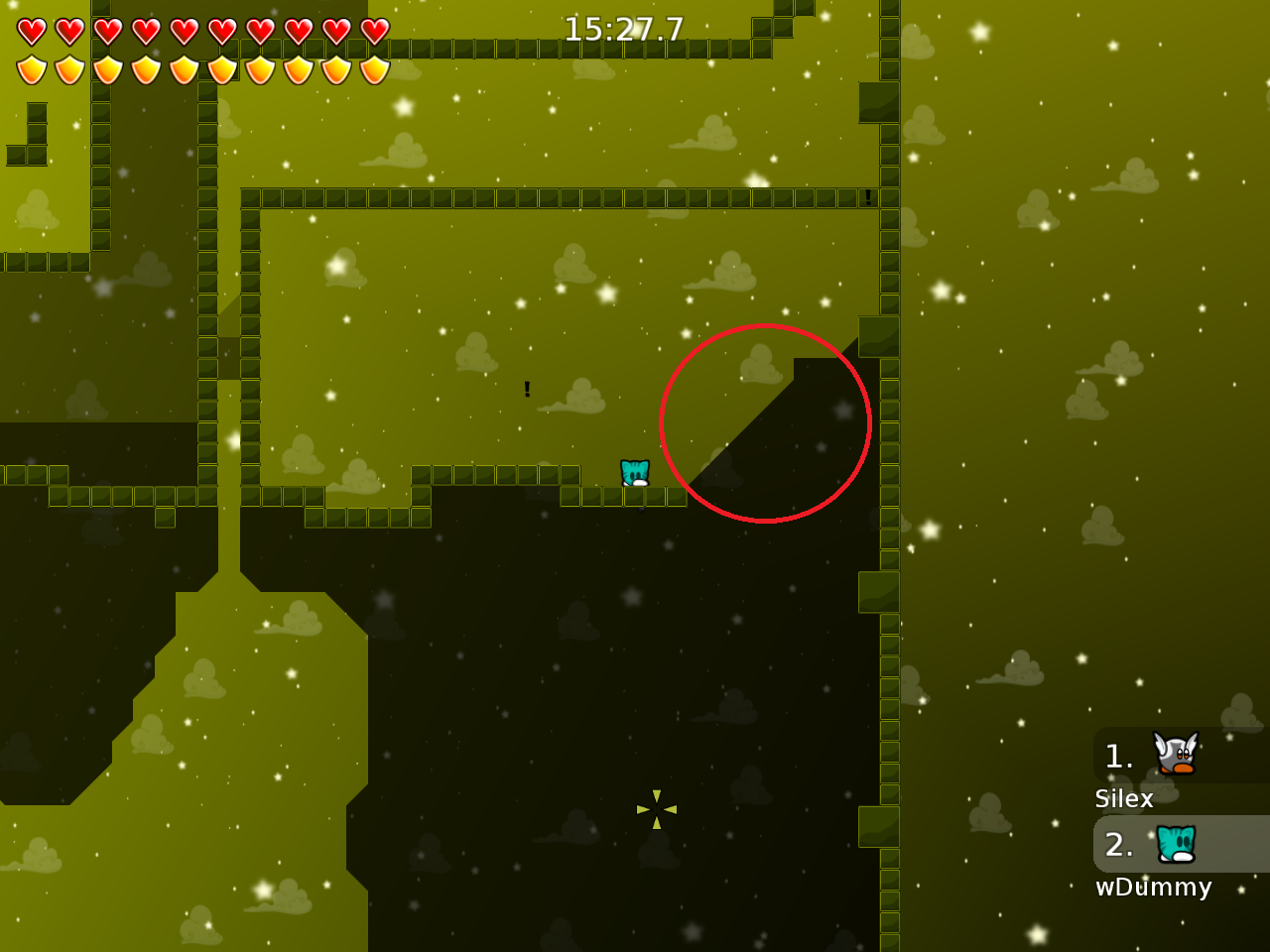The width and height of the screenshot is (1270, 952).
Task: Click the number 1 ranking on the scoreboard
Action: (1119, 756)
